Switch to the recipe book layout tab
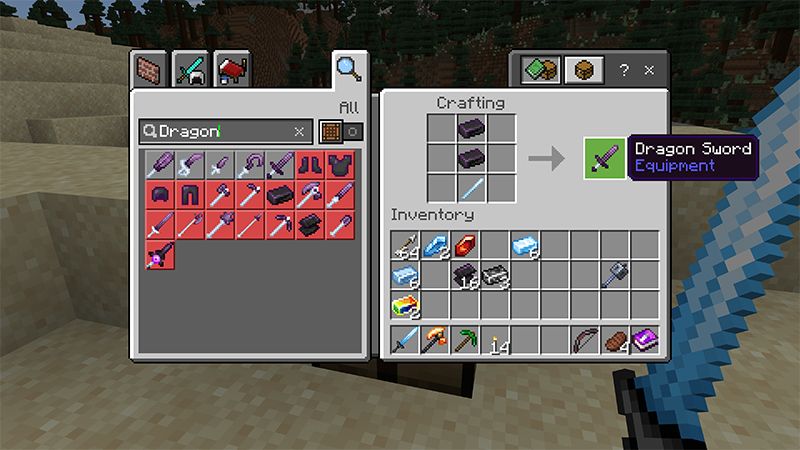The height and width of the screenshot is (450, 800). point(540,71)
